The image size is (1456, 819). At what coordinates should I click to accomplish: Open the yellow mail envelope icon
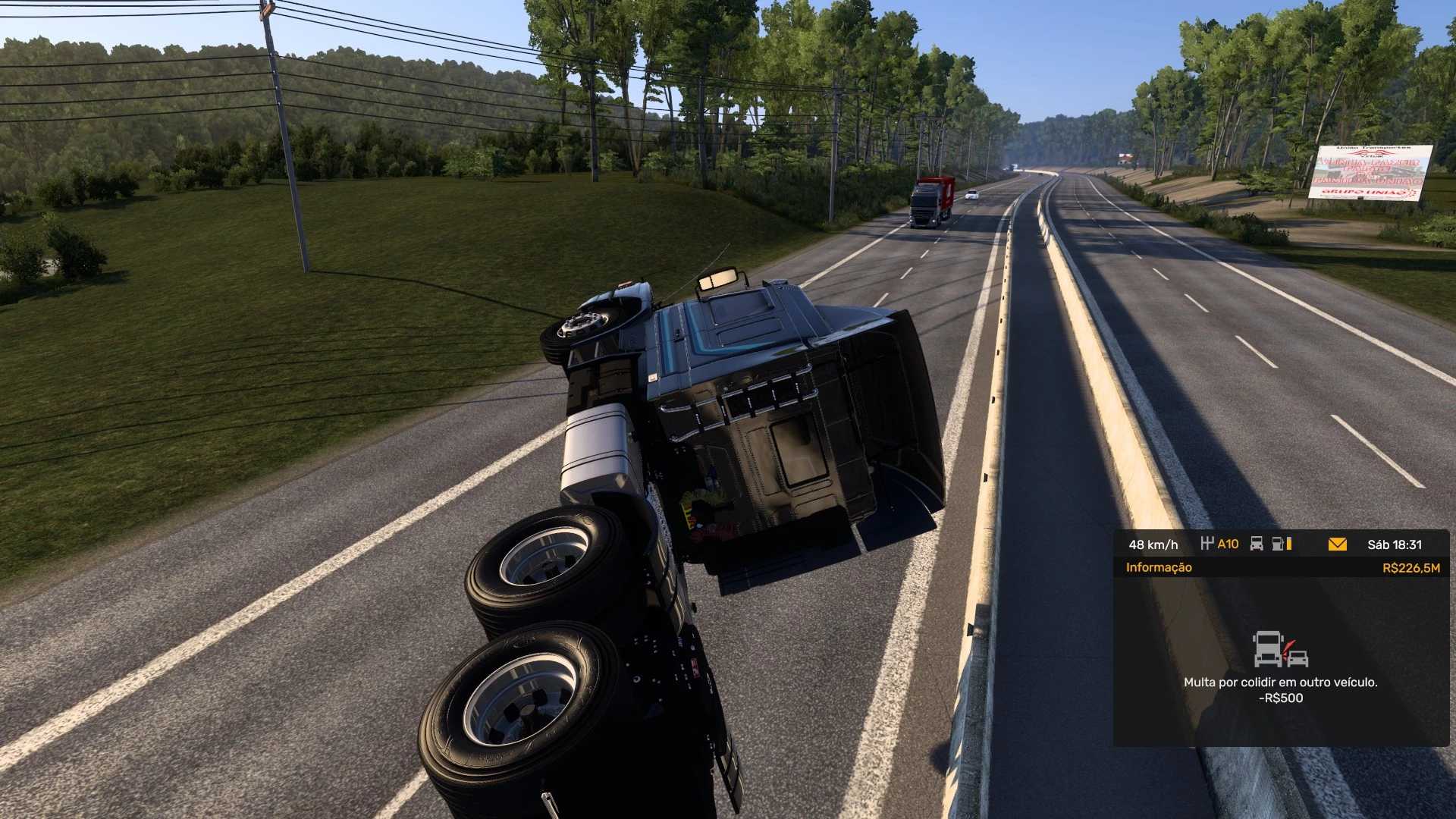[x=1338, y=544]
